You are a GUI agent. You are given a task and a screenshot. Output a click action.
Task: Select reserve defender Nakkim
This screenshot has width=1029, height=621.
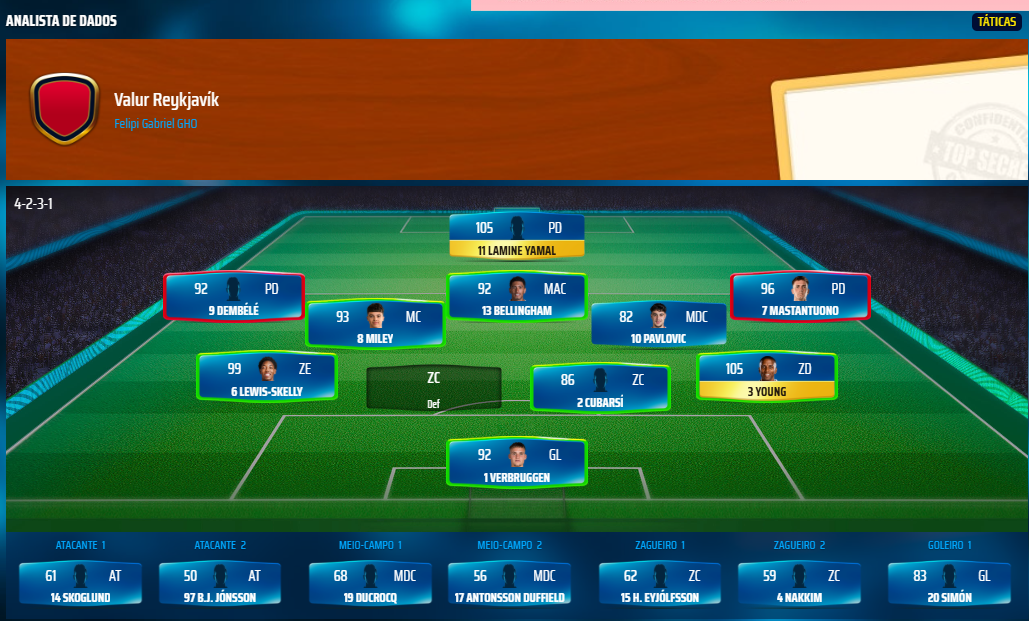(798, 584)
